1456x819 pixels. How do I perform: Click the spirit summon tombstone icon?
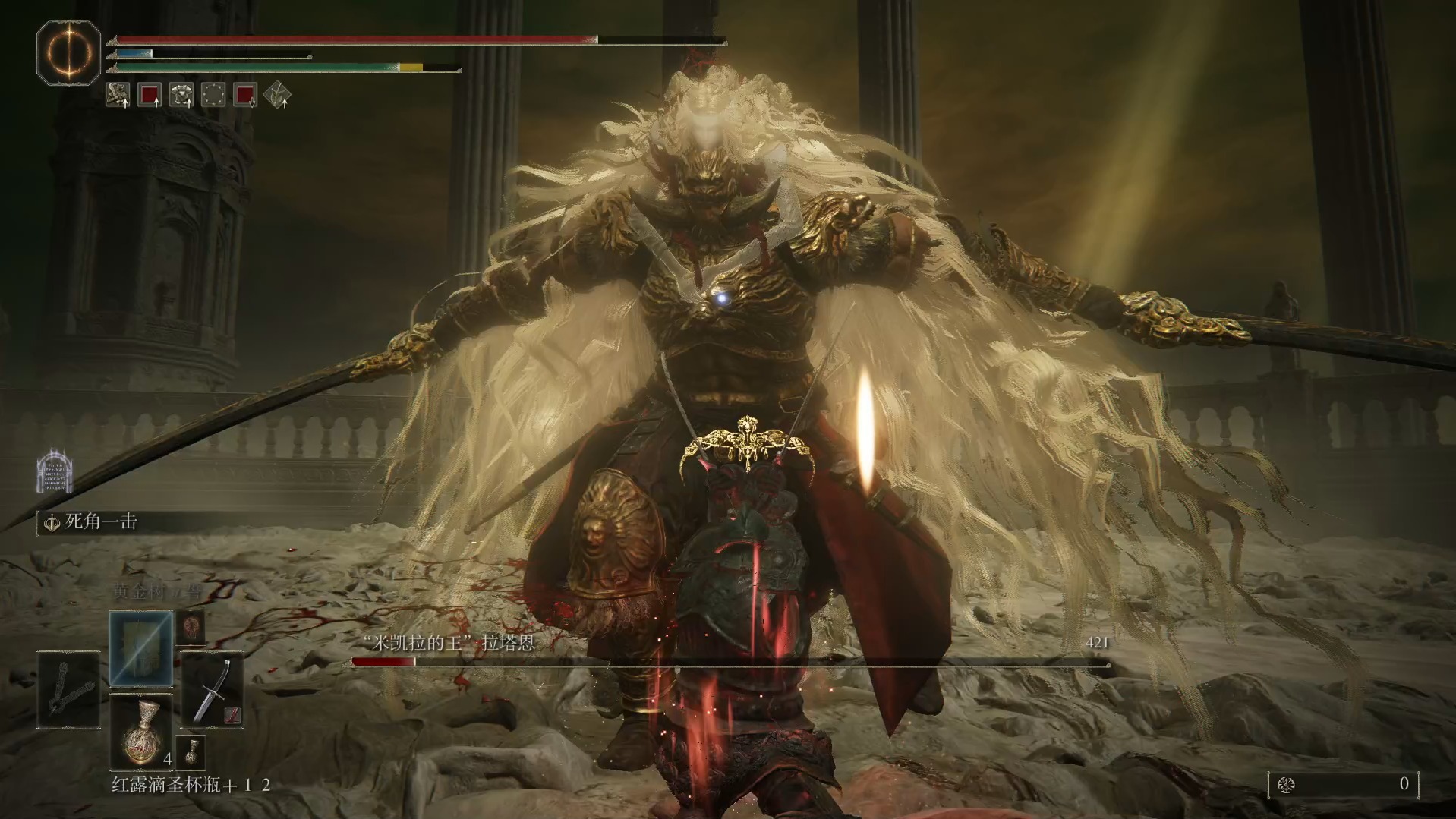click(55, 471)
